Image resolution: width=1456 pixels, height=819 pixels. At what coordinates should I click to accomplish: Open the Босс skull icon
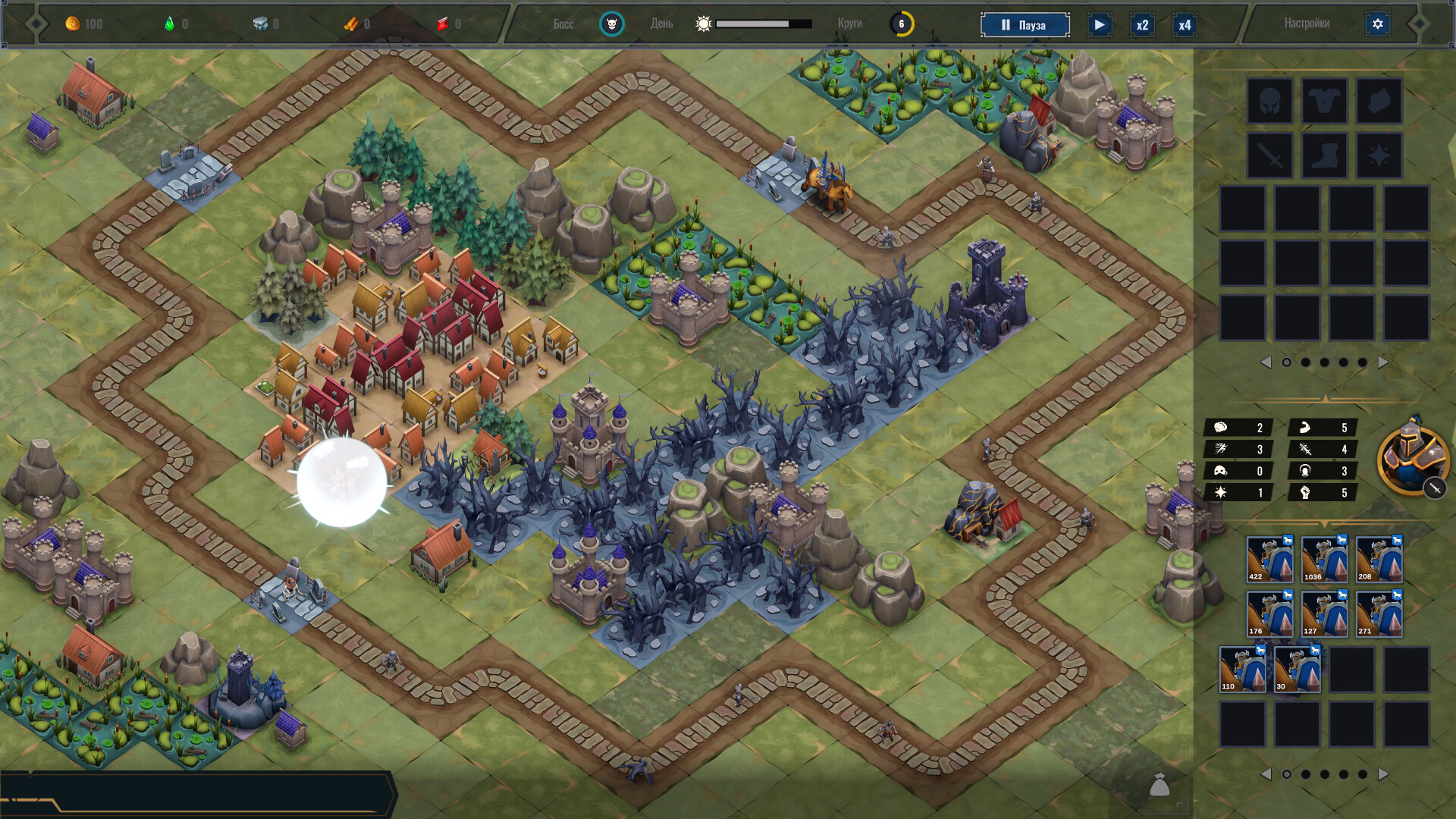click(x=611, y=24)
